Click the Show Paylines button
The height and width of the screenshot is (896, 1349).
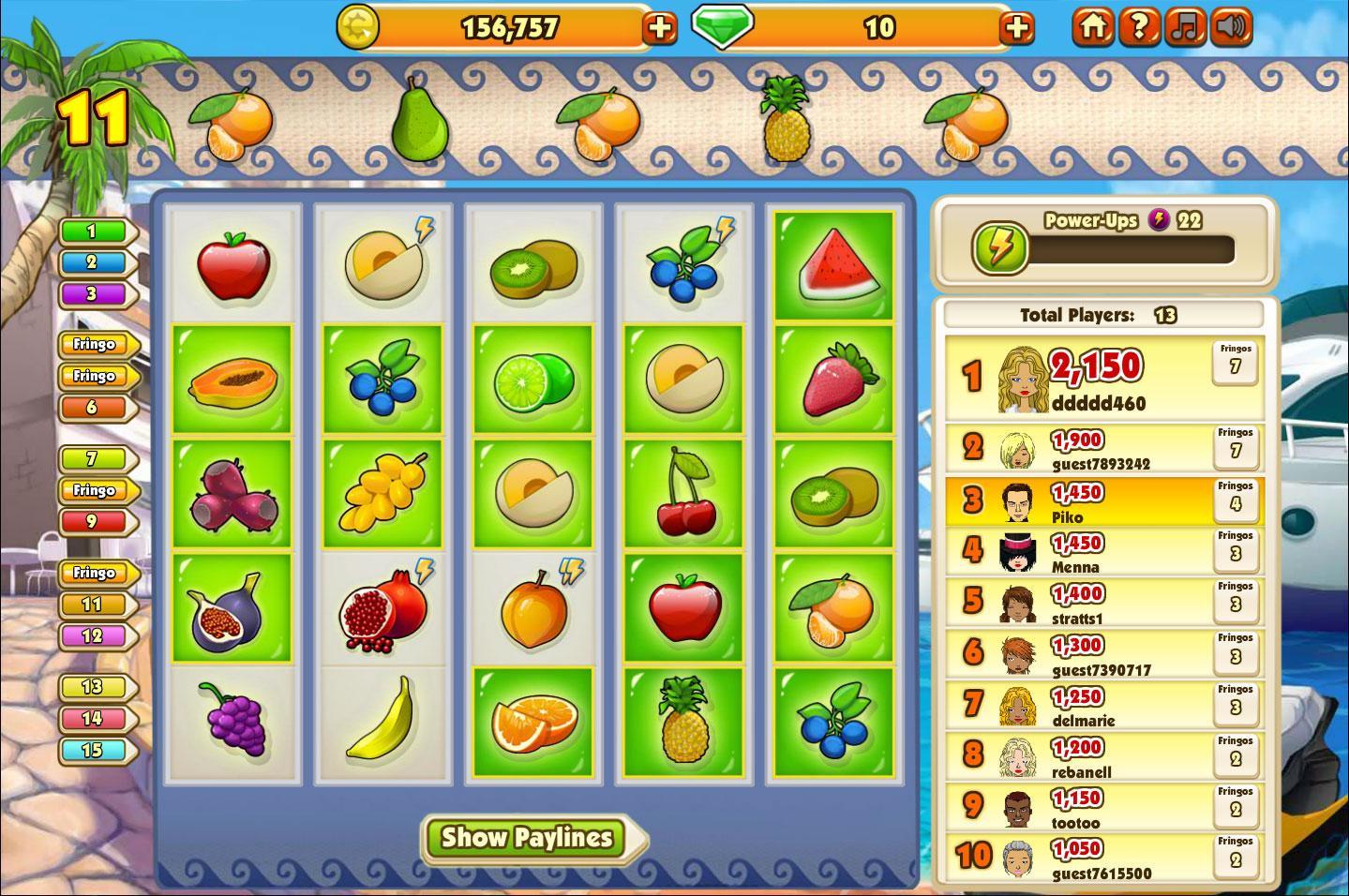click(x=528, y=837)
